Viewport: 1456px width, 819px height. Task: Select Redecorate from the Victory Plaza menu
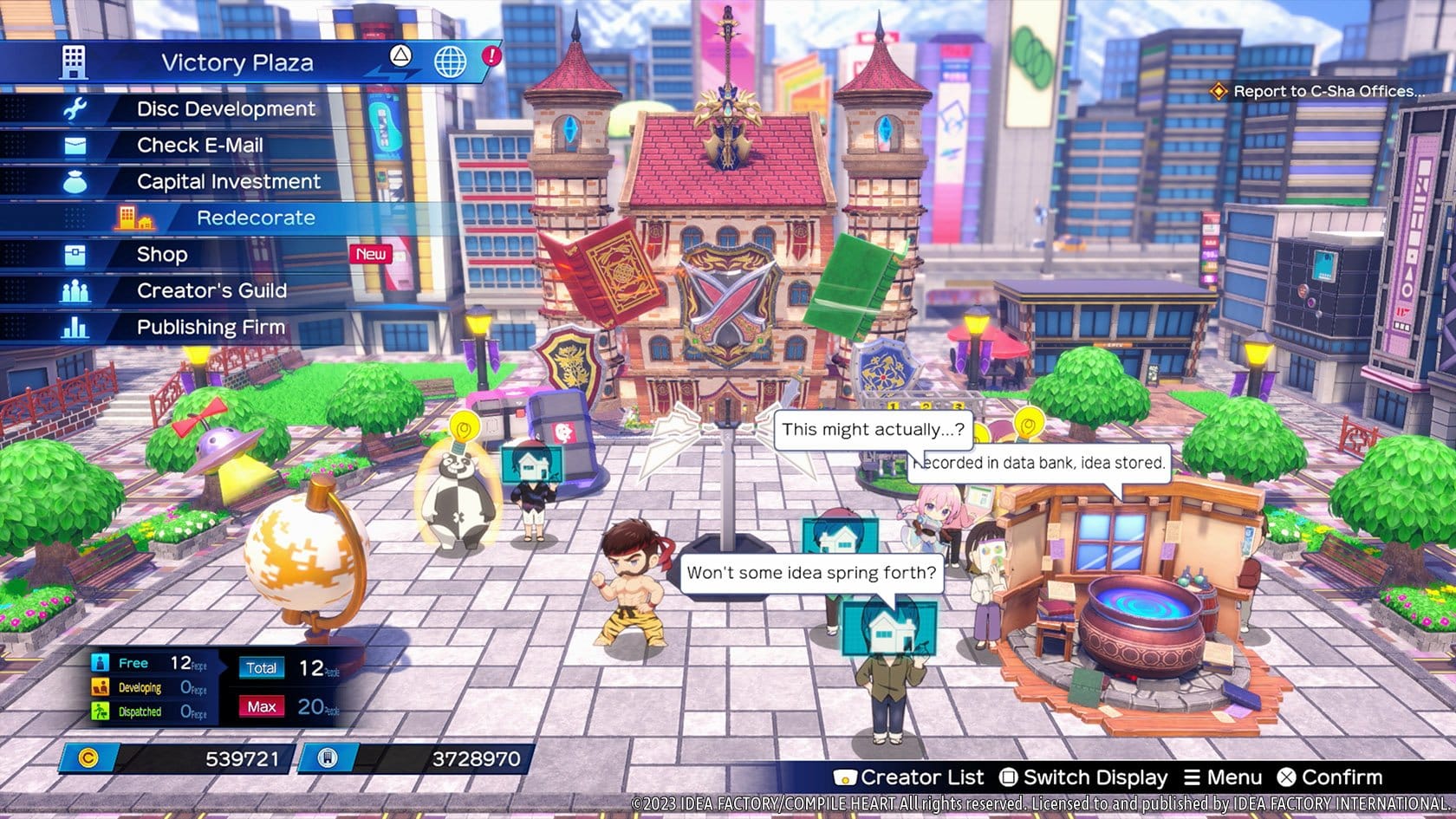point(257,218)
